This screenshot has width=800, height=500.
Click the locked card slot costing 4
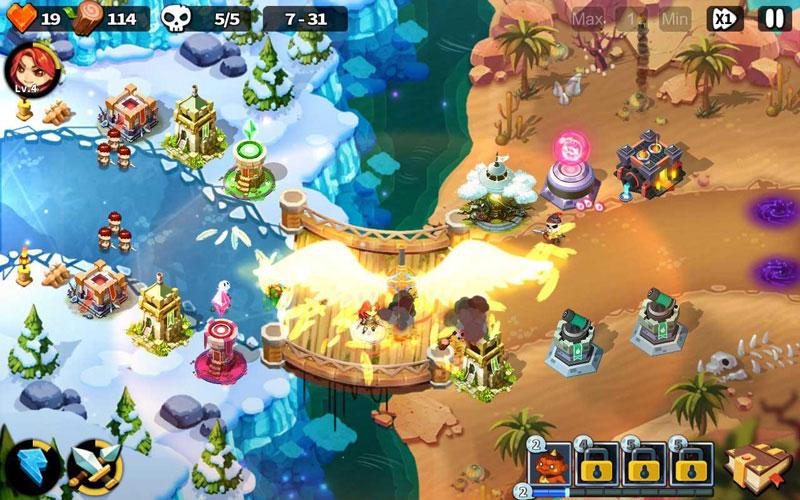point(597,463)
